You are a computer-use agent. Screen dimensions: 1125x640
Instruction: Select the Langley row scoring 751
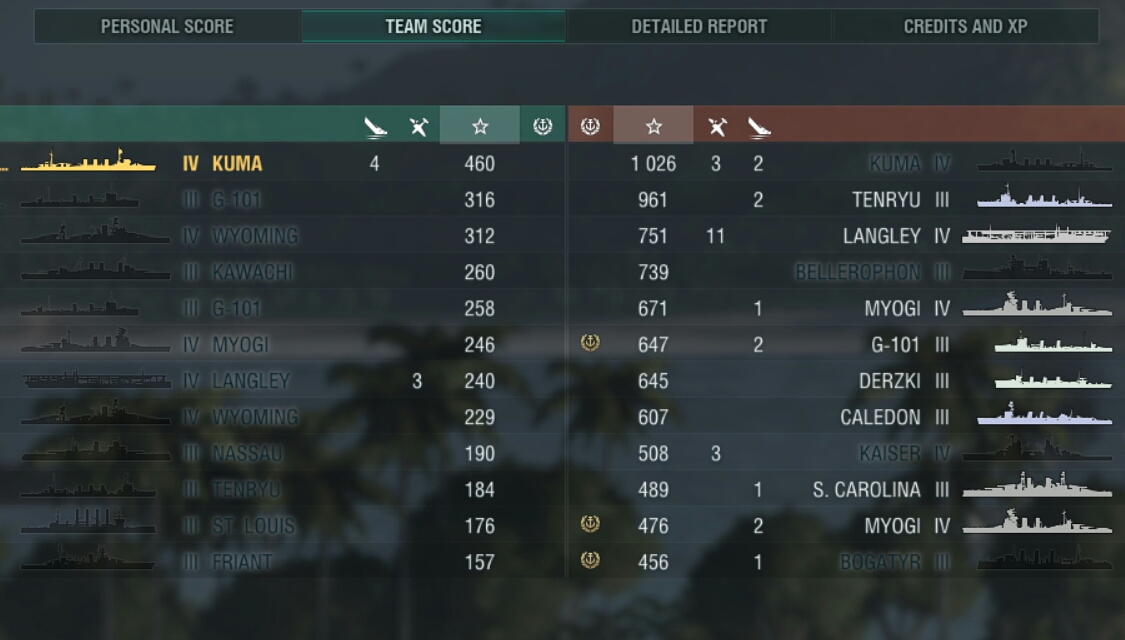881,236
